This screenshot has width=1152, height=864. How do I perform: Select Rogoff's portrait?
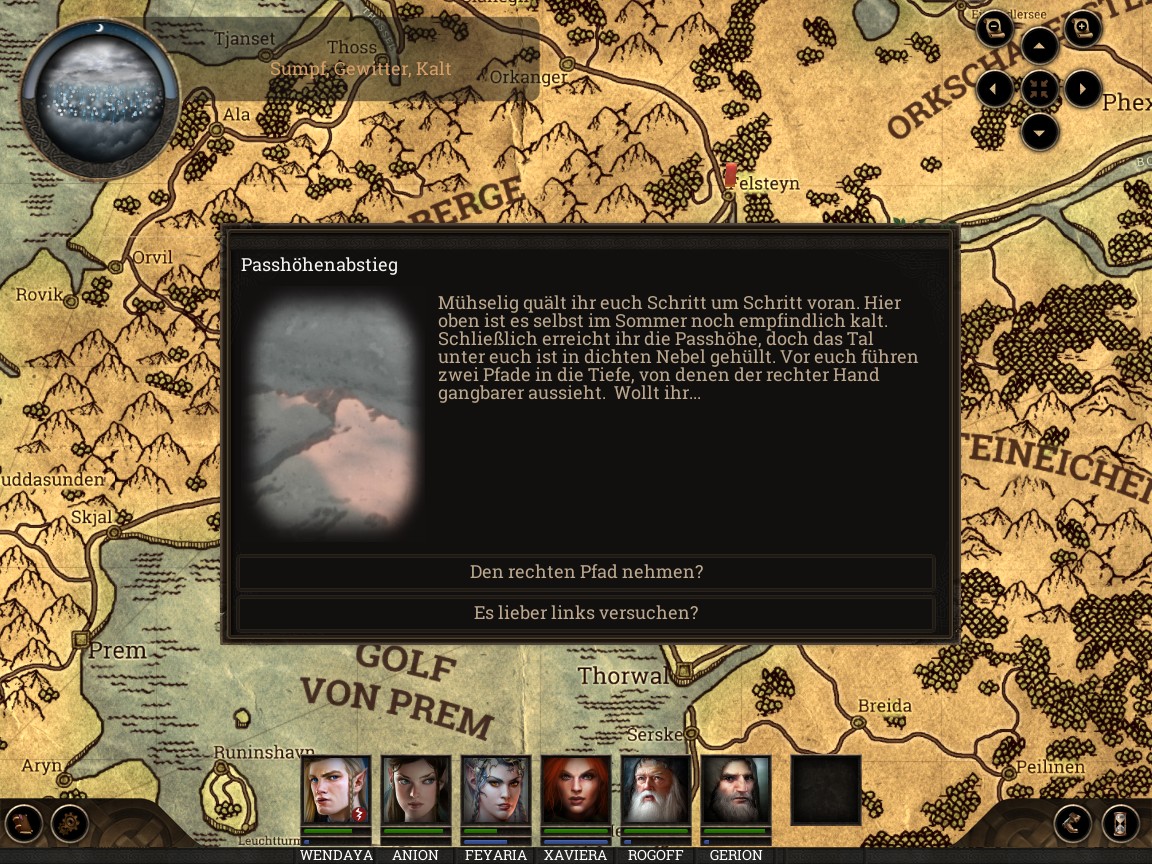coord(656,790)
